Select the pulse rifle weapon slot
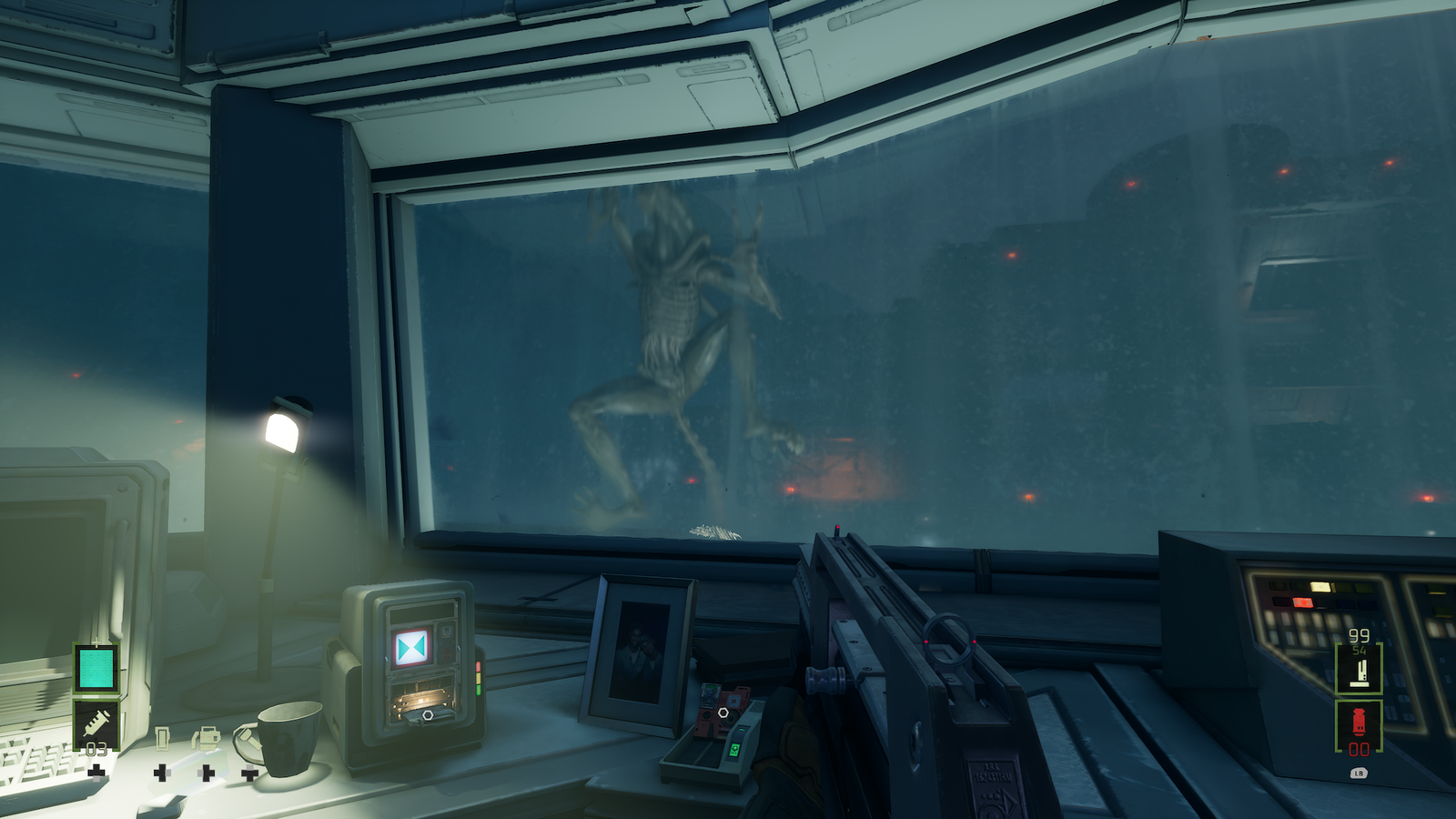1456x819 pixels. point(1360,670)
